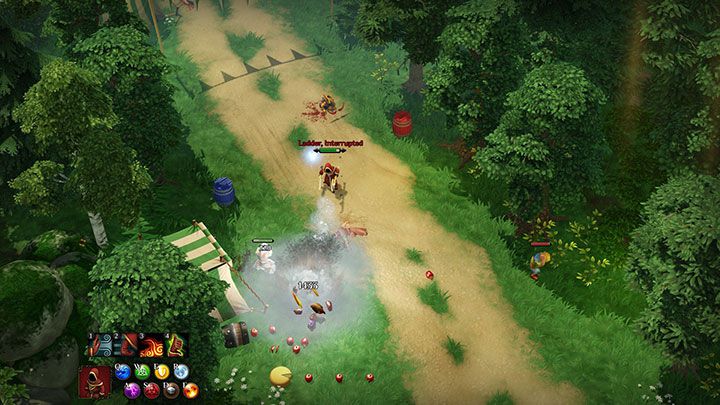This screenshot has height=405, width=720.
Task: Trigger the green-outlined magick in slot 4
Action: tap(176, 347)
